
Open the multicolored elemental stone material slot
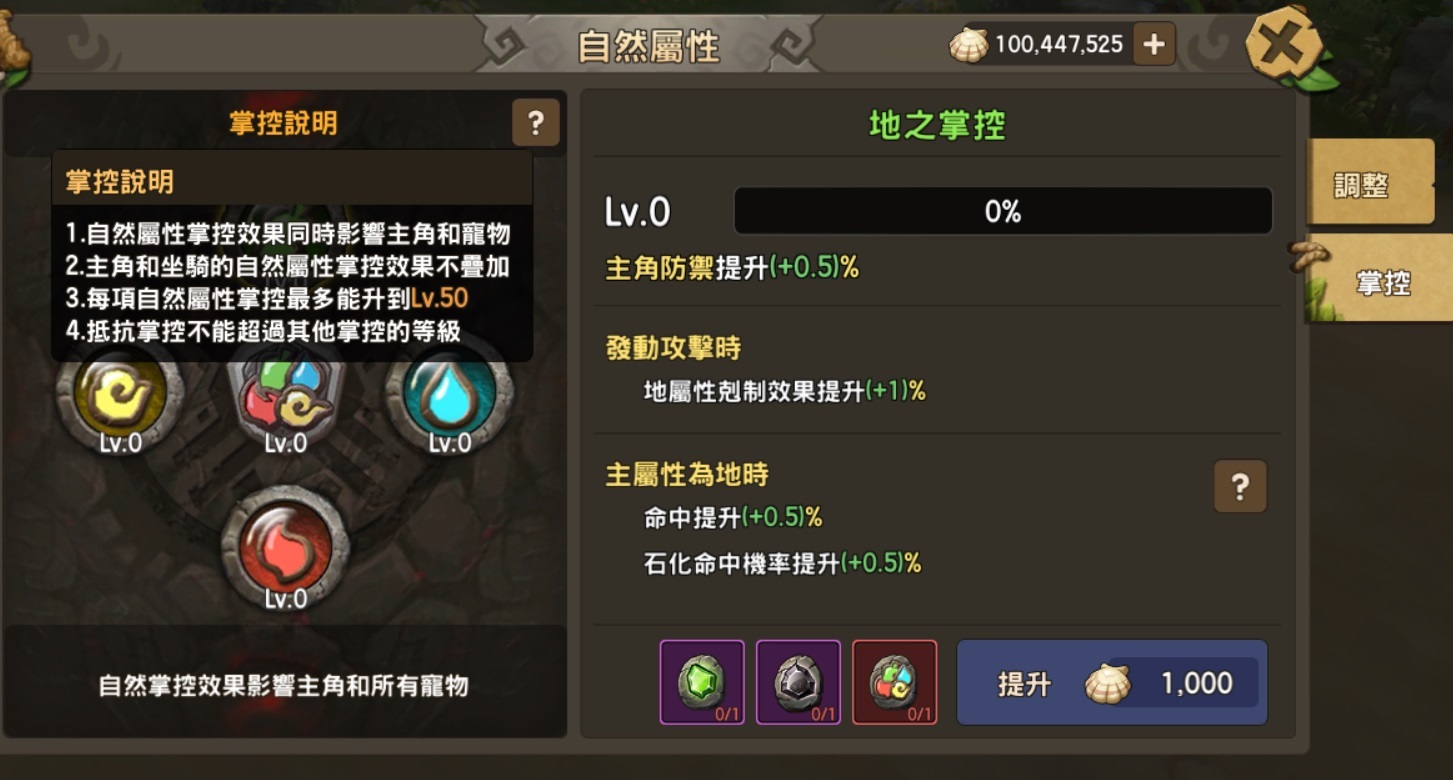pyautogui.click(x=895, y=683)
